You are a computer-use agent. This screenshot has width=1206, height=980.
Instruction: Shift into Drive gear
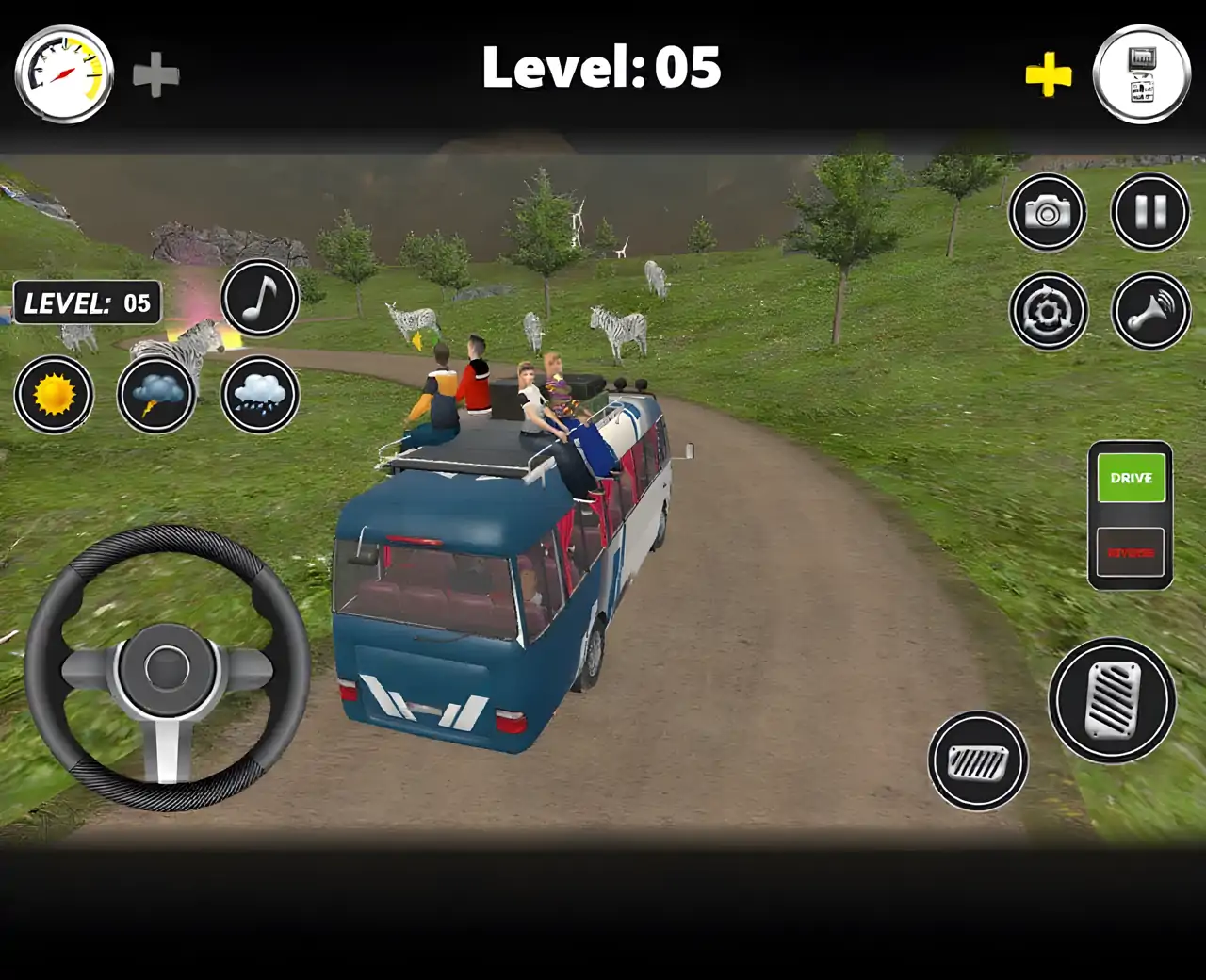[x=1131, y=478]
